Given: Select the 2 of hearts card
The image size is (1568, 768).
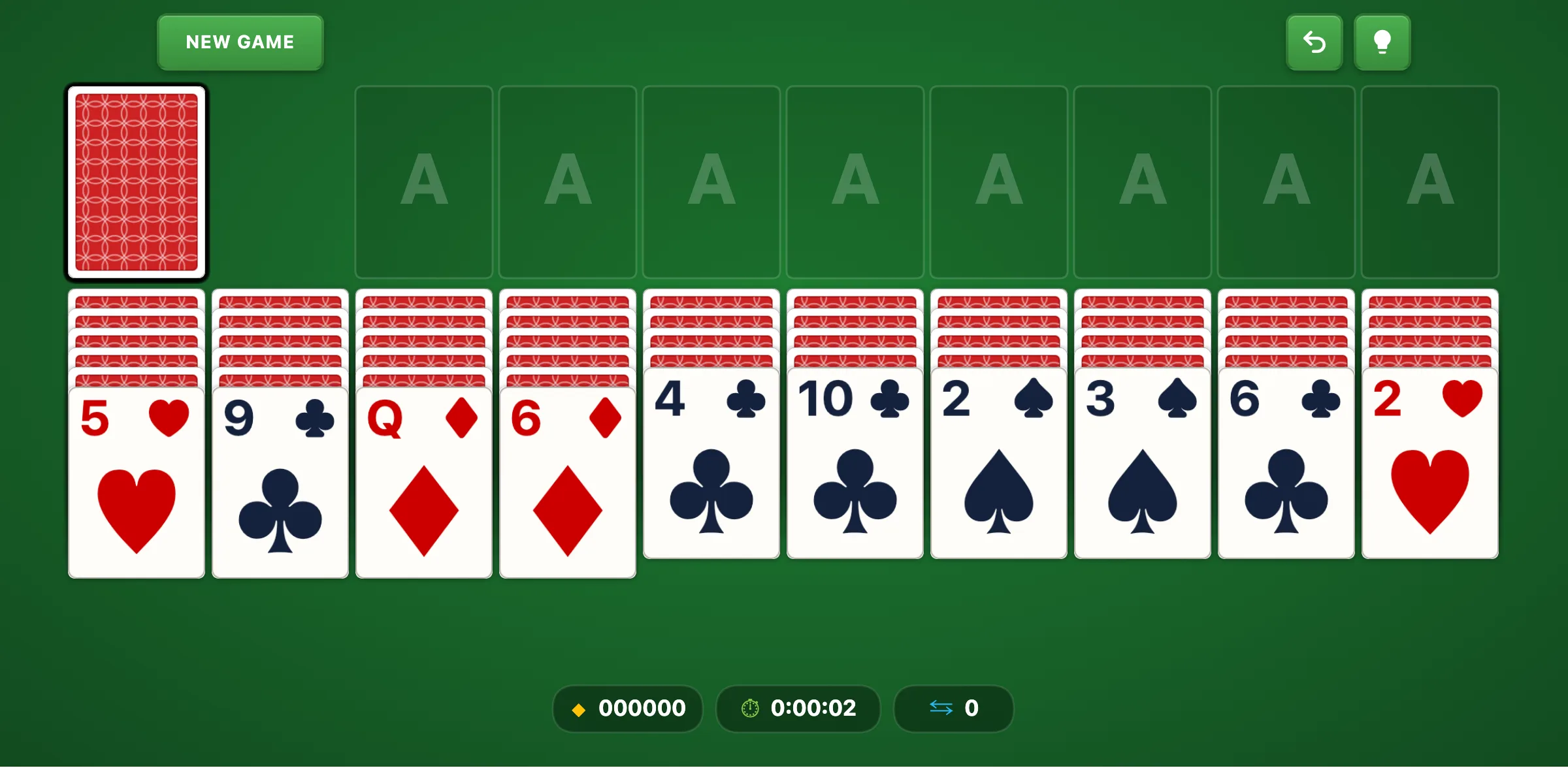Looking at the screenshot, I should click(x=1430, y=464).
